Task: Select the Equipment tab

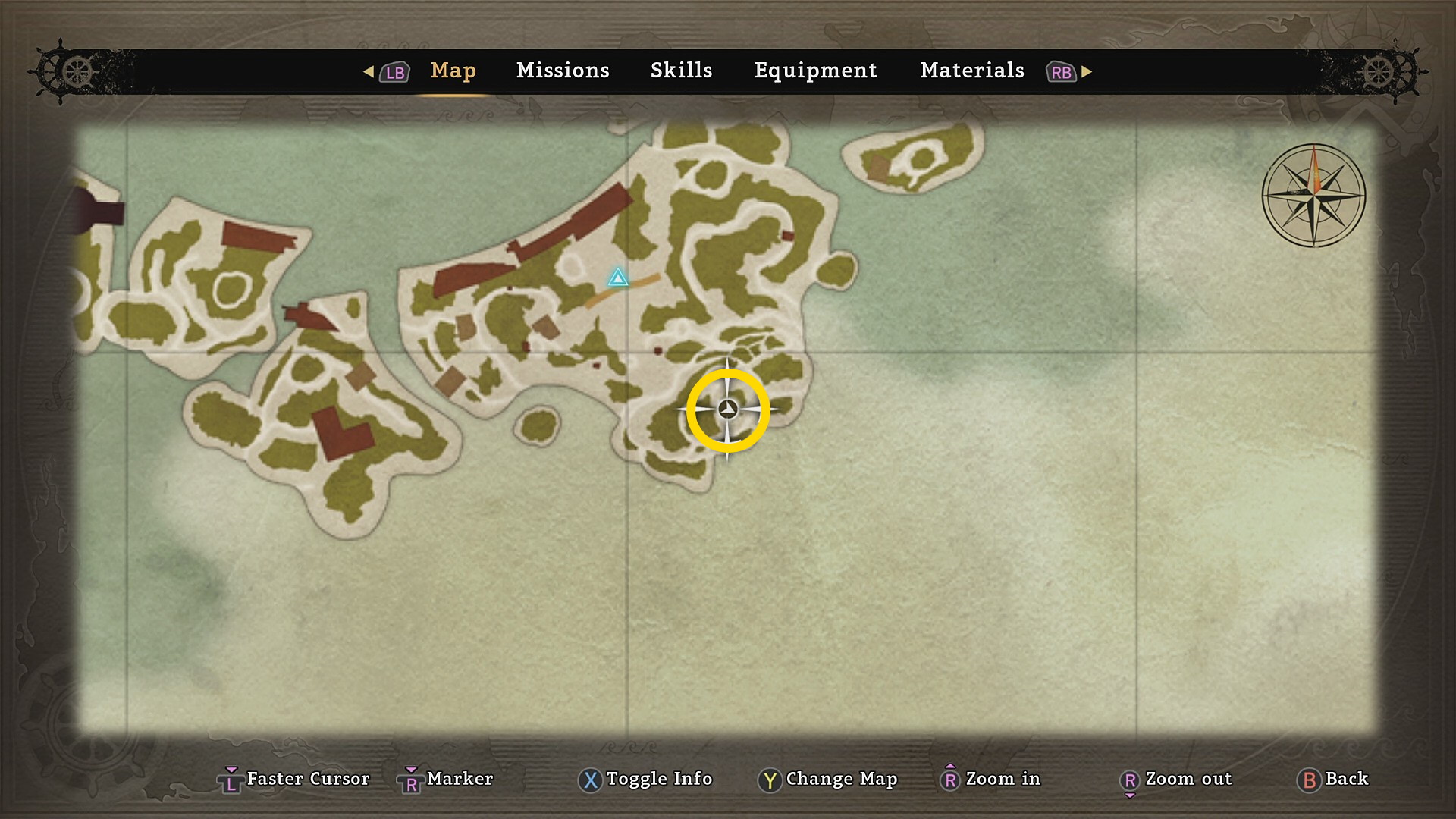Action: tap(815, 71)
